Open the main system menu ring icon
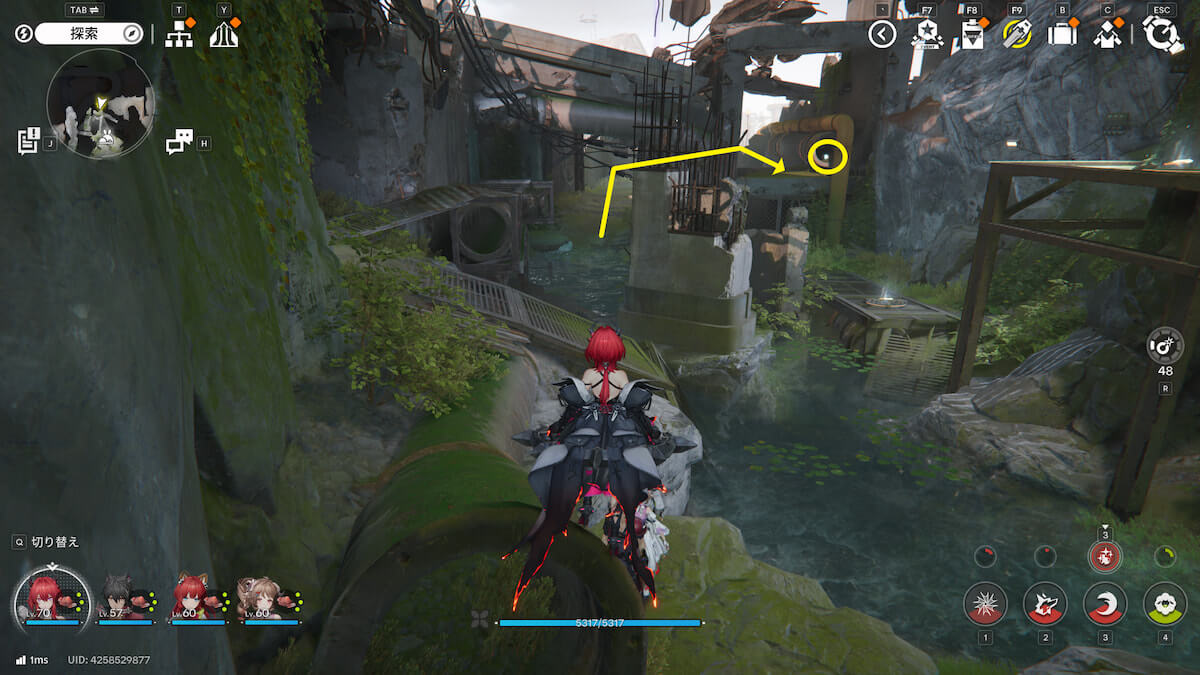 [x=1162, y=35]
